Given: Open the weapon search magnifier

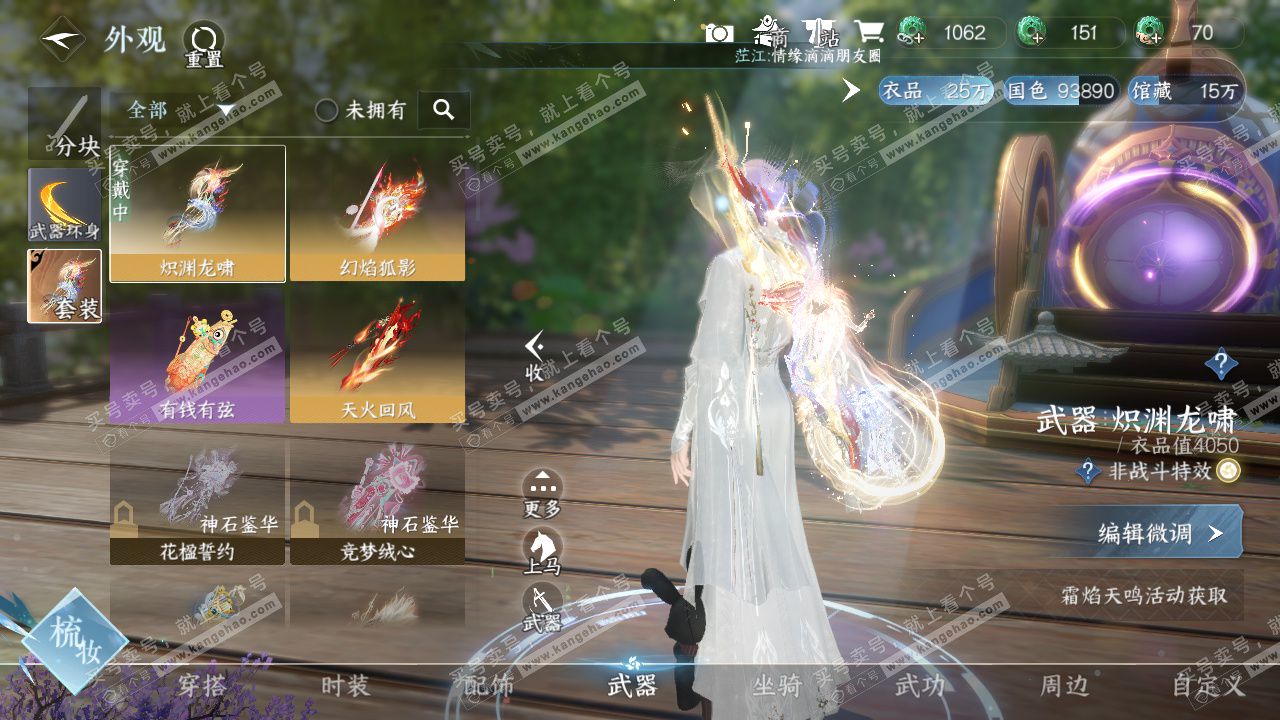Looking at the screenshot, I should point(444,110).
